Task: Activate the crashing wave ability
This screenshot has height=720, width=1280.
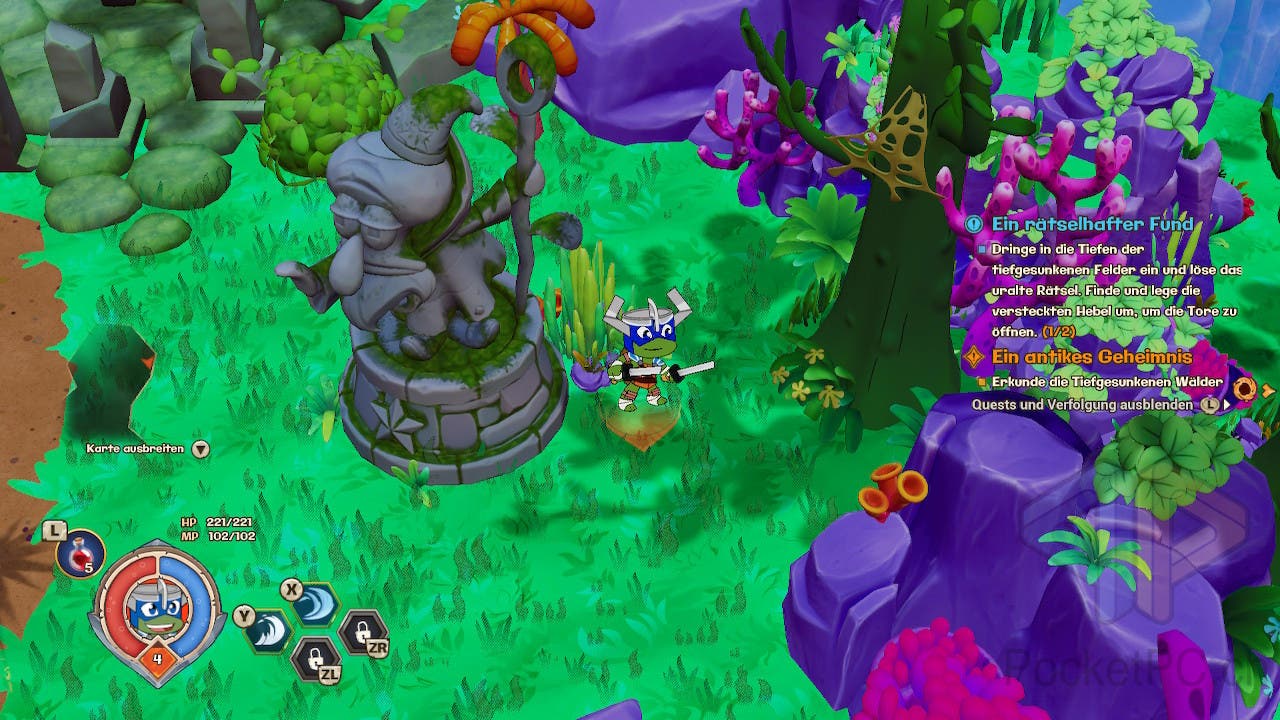Action: (x=269, y=631)
